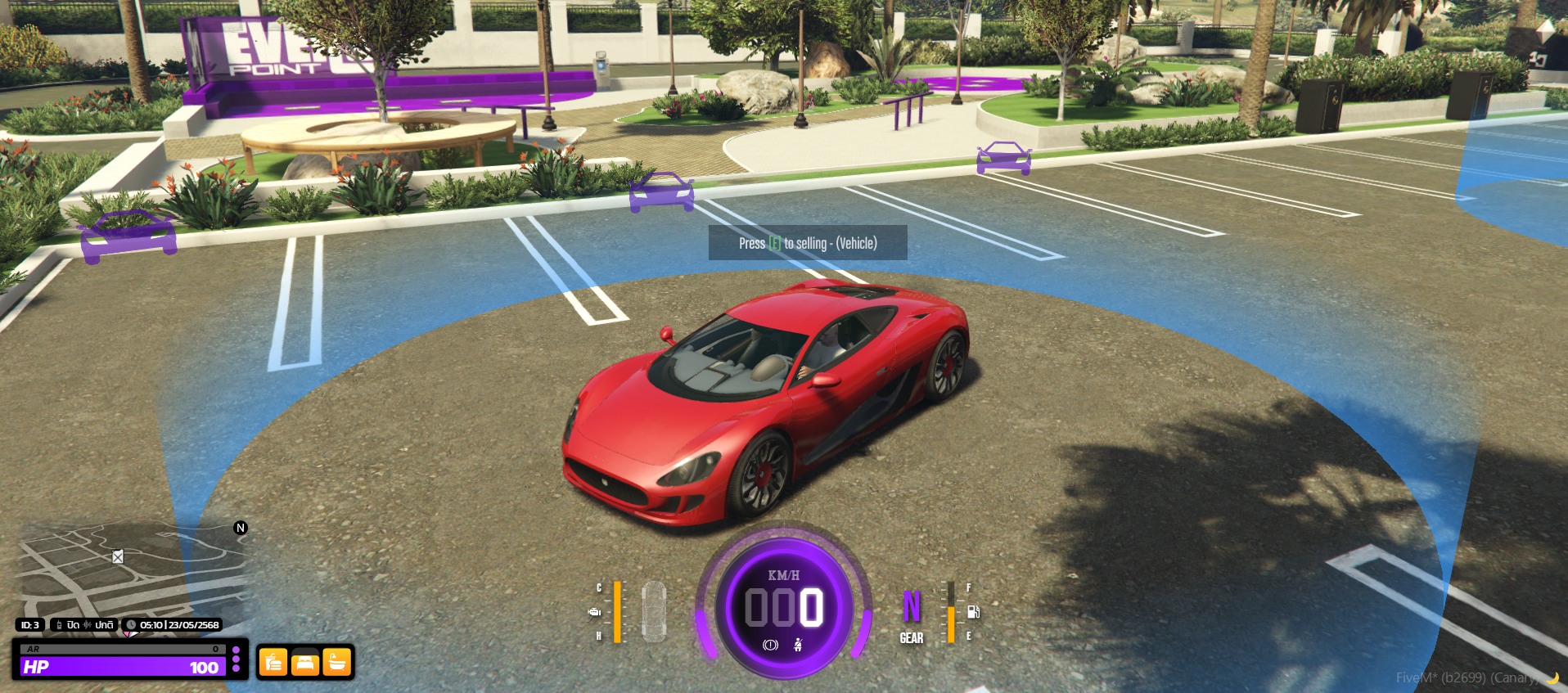Click the north compass marker on the minimap
This screenshot has width=1568, height=693.
(241, 528)
